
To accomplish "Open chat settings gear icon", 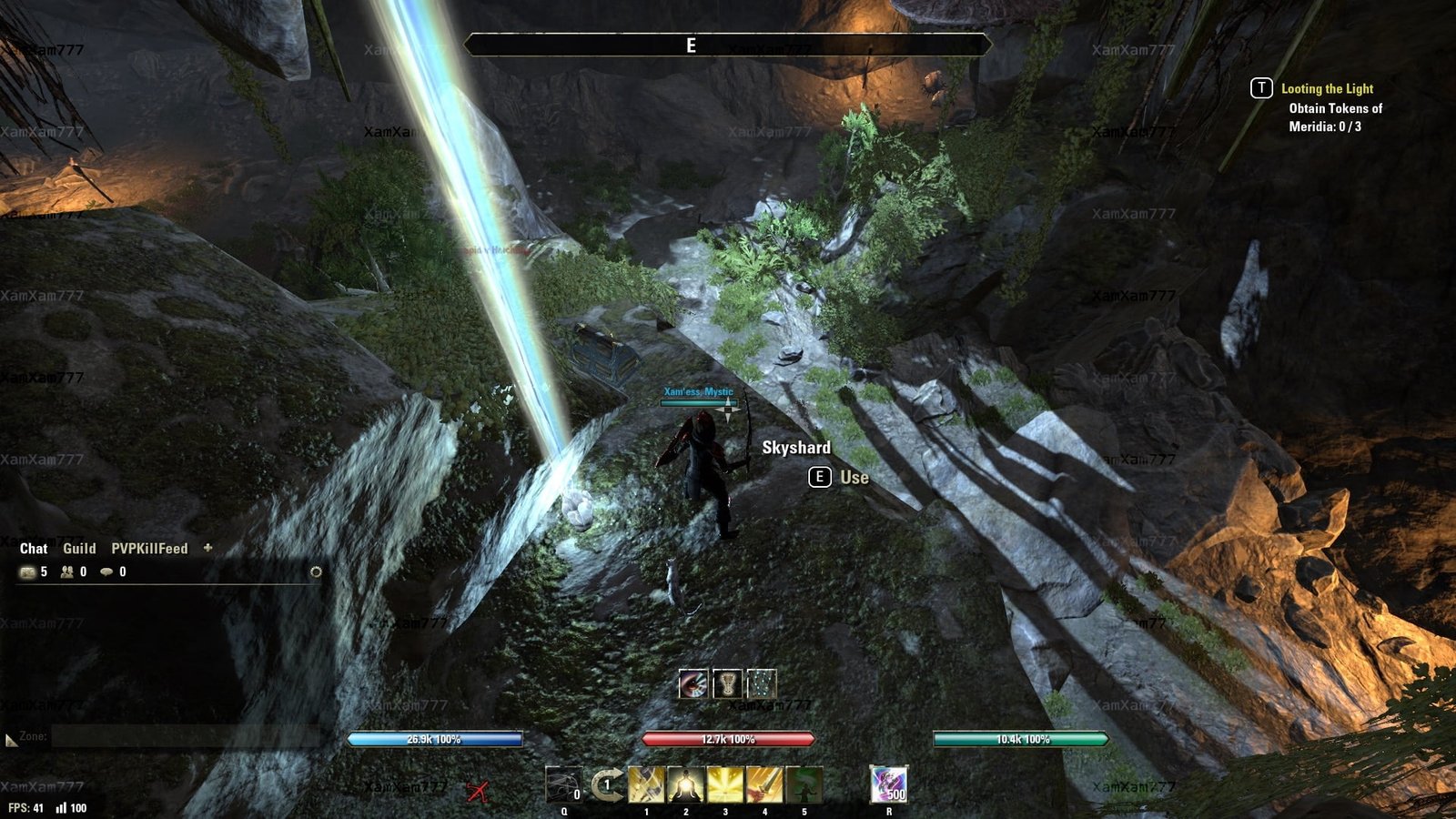I will pos(316,572).
